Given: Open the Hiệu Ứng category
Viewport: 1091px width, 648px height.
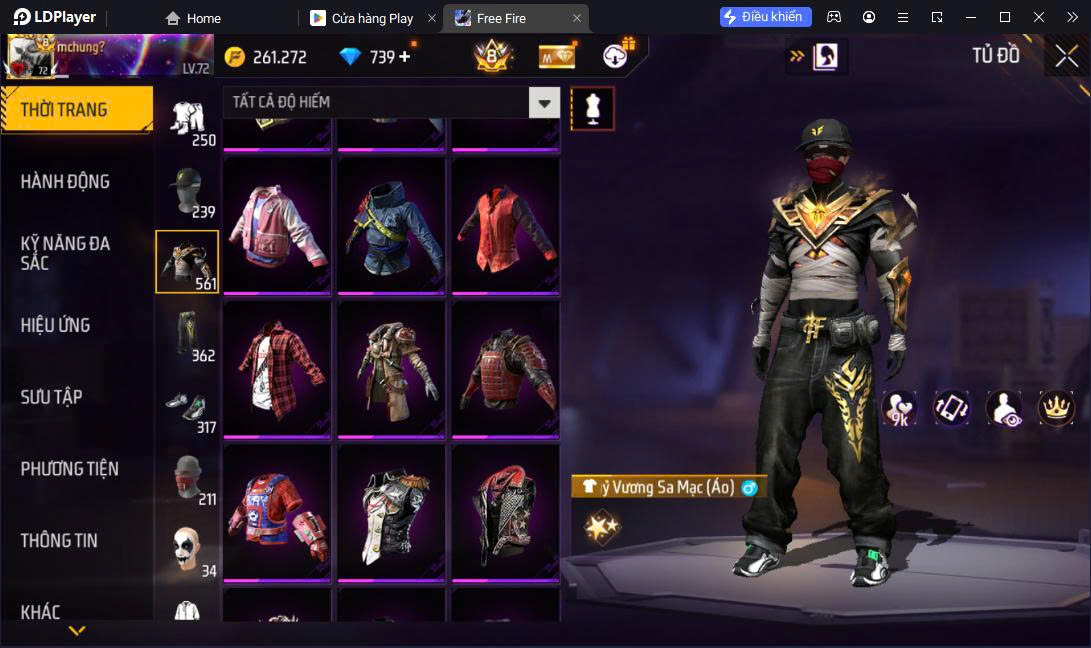Looking at the screenshot, I should 55,325.
